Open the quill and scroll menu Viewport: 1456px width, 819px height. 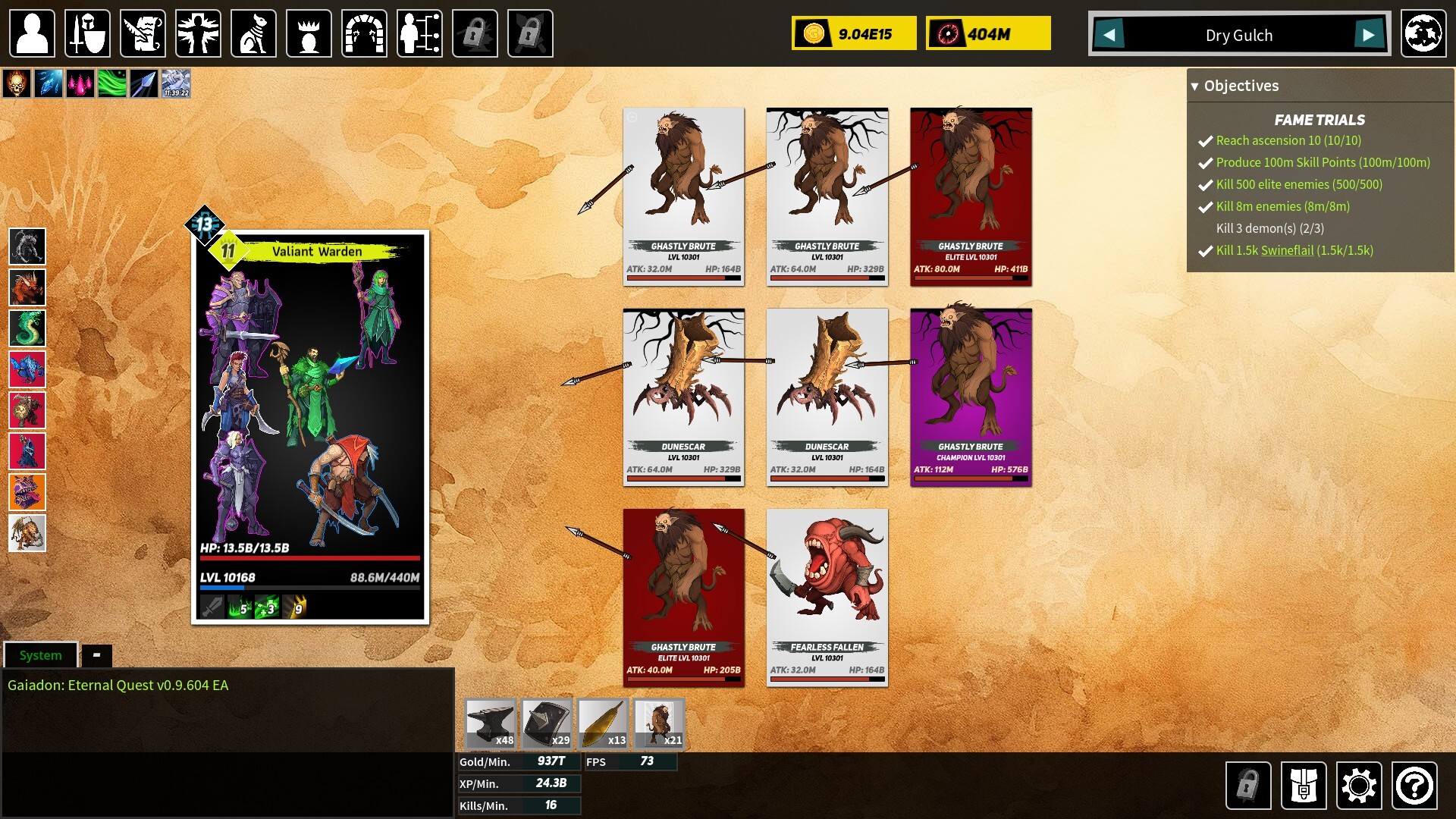pyautogui.click(x=143, y=33)
